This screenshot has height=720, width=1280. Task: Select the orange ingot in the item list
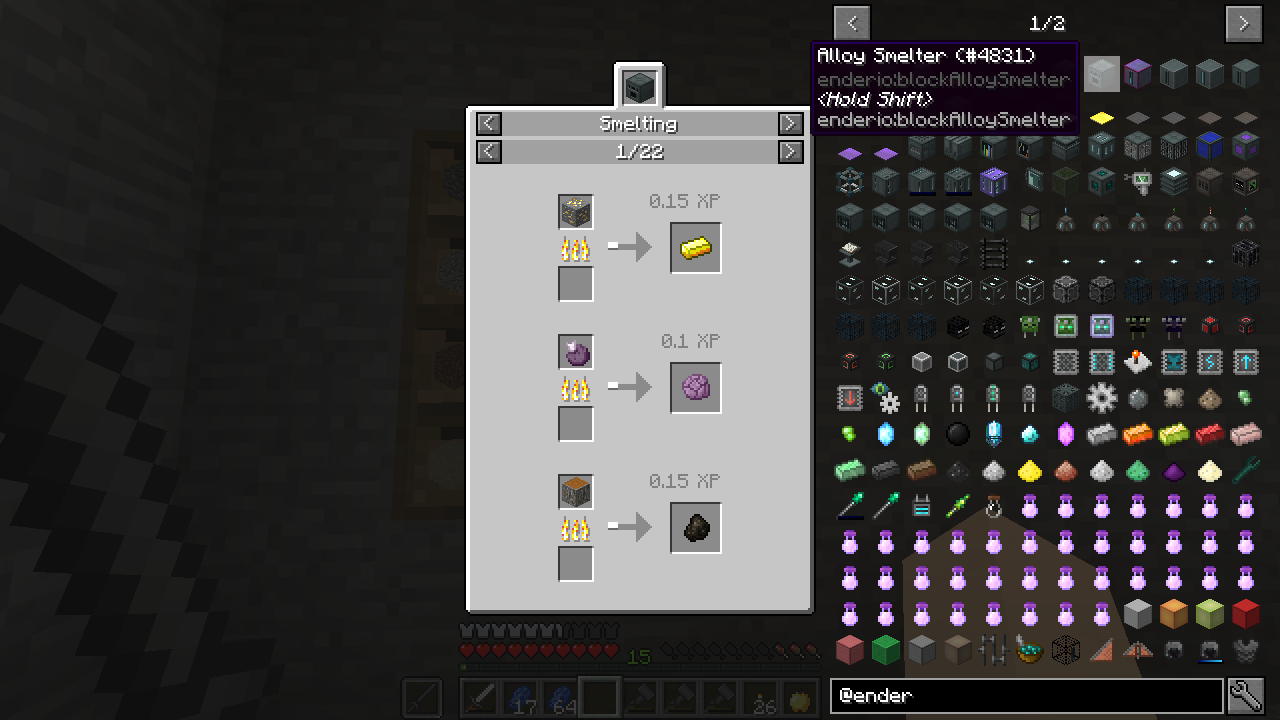coord(1137,434)
